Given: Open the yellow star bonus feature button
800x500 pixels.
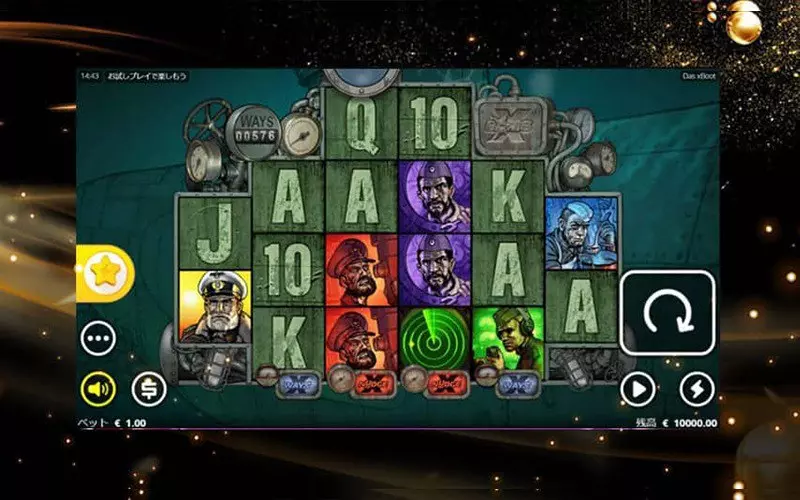Looking at the screenshot, I should 103,274.
